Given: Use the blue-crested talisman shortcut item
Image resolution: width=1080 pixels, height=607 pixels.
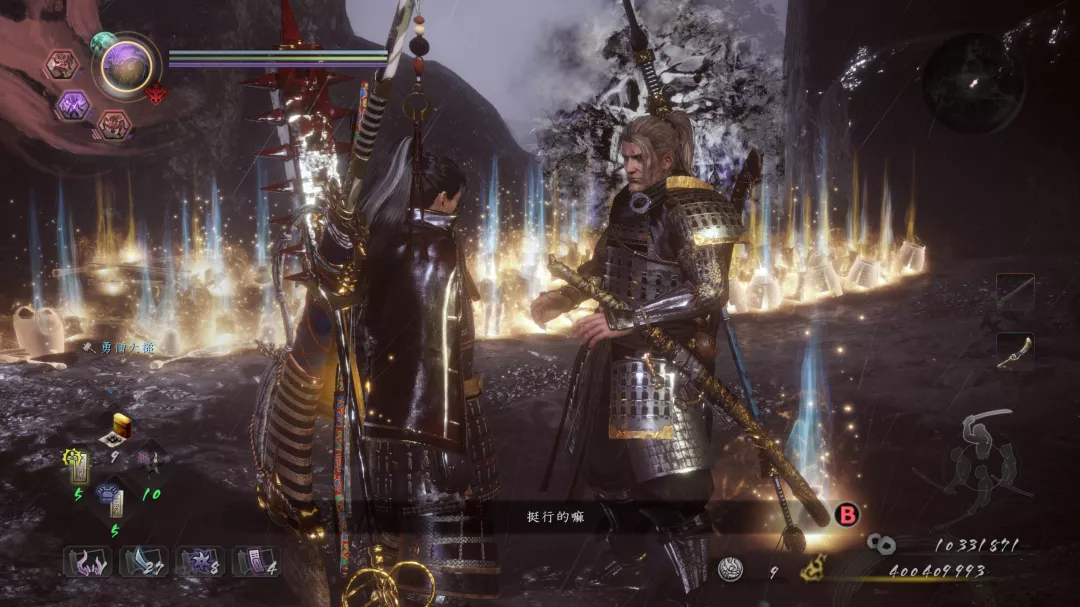Looking at the screenshot, I should pyautogui.click(x=113, y=499).
